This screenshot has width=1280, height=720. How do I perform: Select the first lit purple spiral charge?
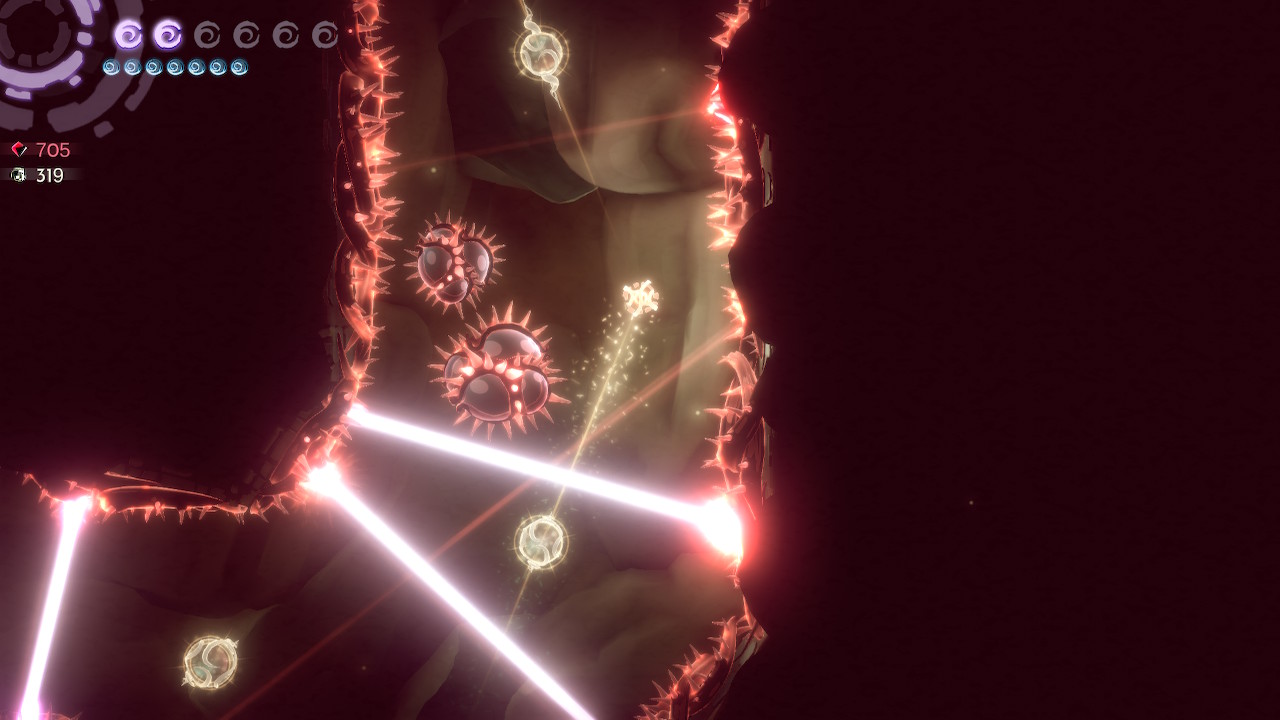click(x=129, y=35)
